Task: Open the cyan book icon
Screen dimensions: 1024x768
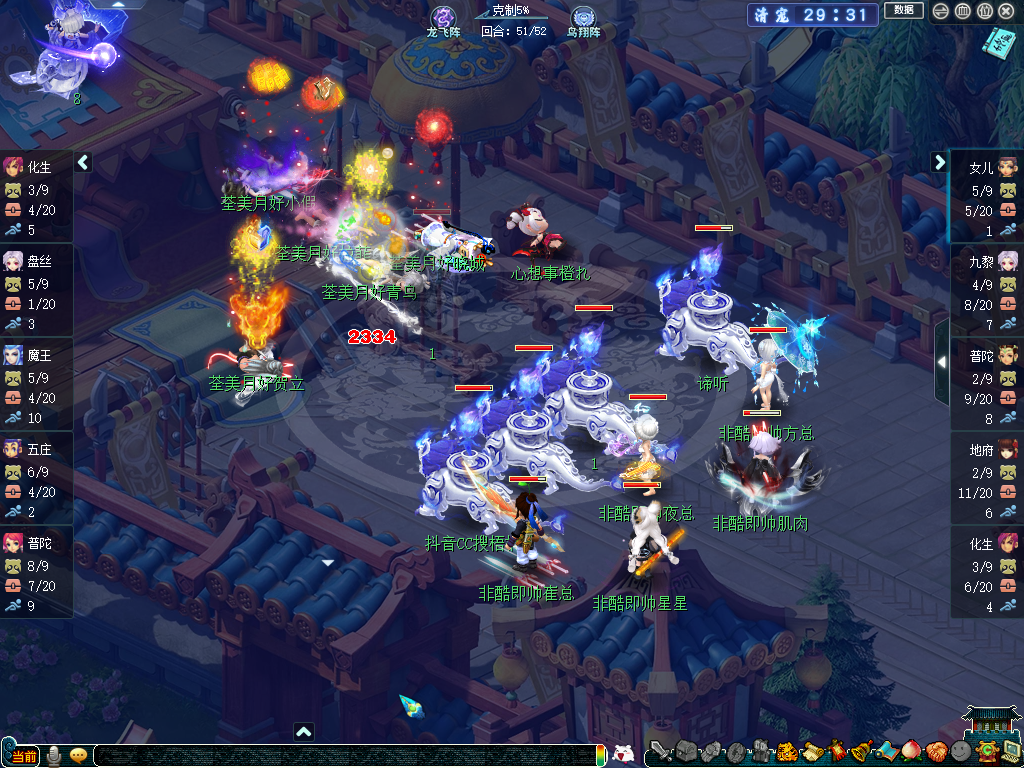Action: click(x=997, y=41)
